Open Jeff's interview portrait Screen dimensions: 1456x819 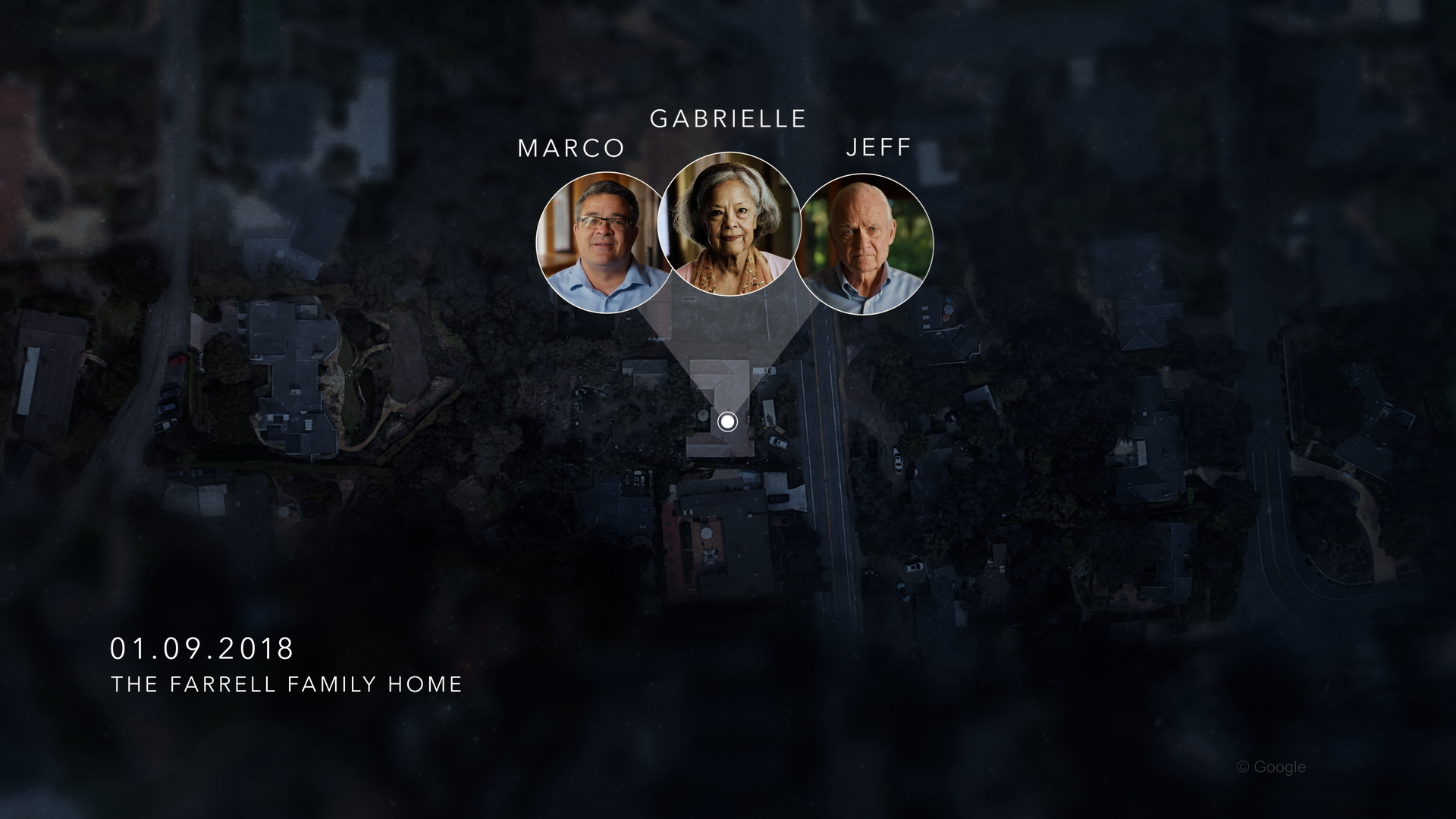click(x=868, y=245)
